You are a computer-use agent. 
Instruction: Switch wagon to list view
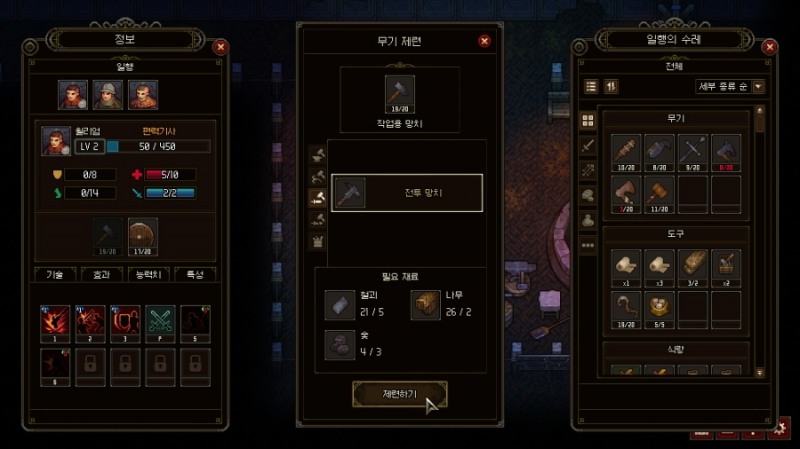pos(591,86)
